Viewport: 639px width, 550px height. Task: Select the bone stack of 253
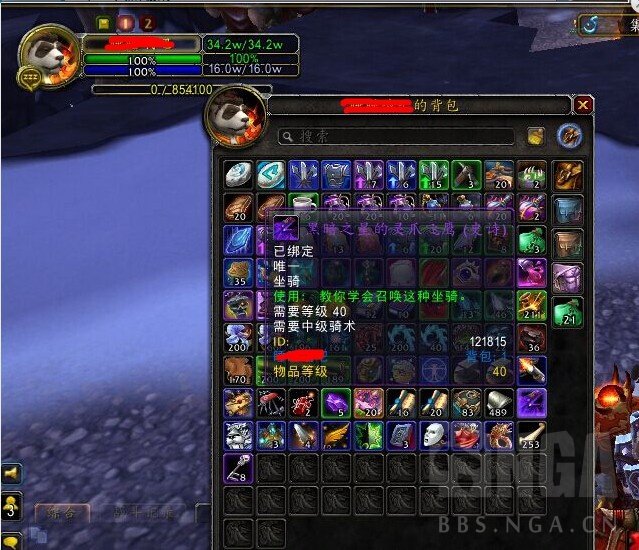click(x=531, y=435)
